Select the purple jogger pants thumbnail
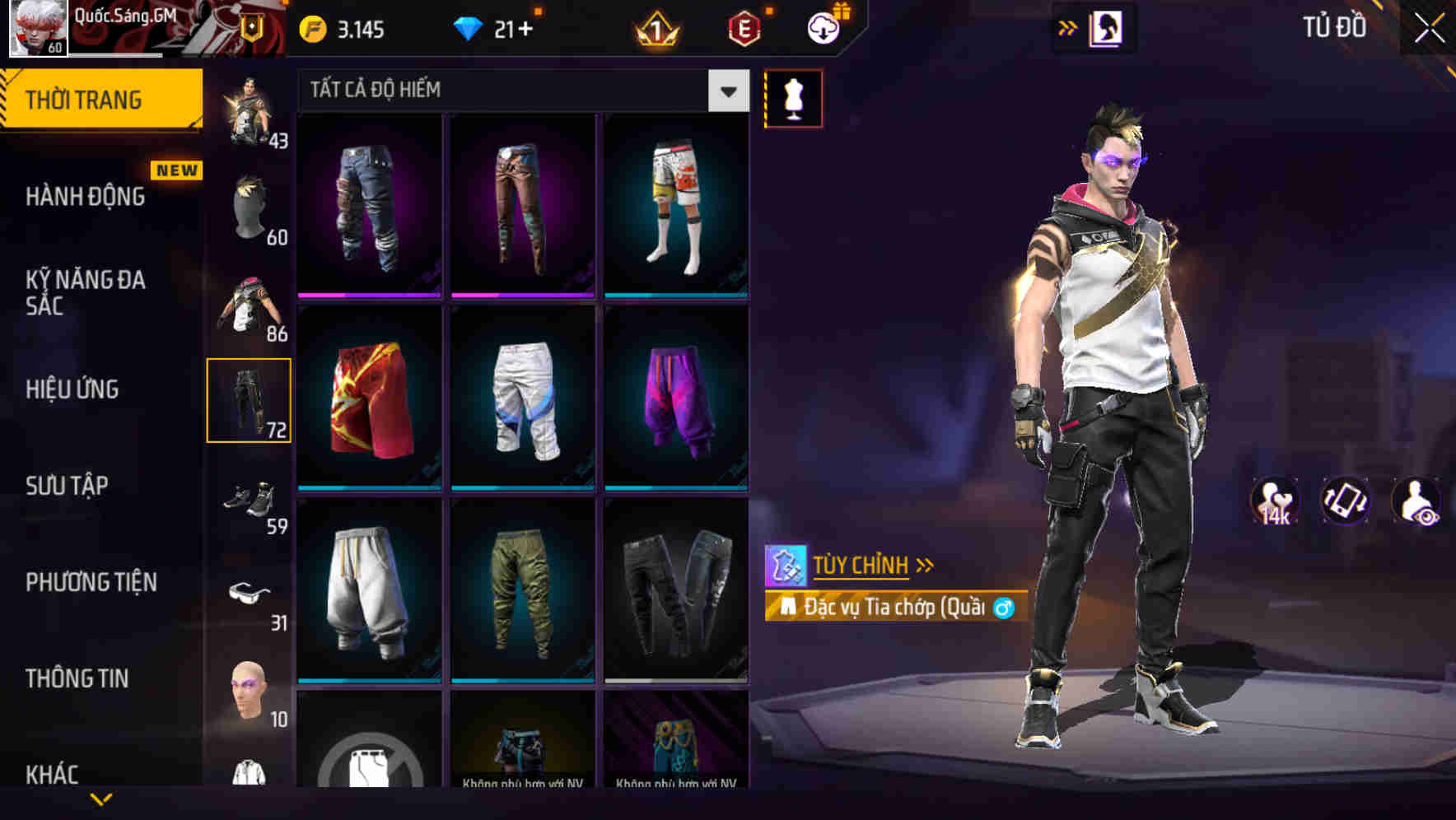This screenshot has width=1456, height=820. (x=677, y=398)
